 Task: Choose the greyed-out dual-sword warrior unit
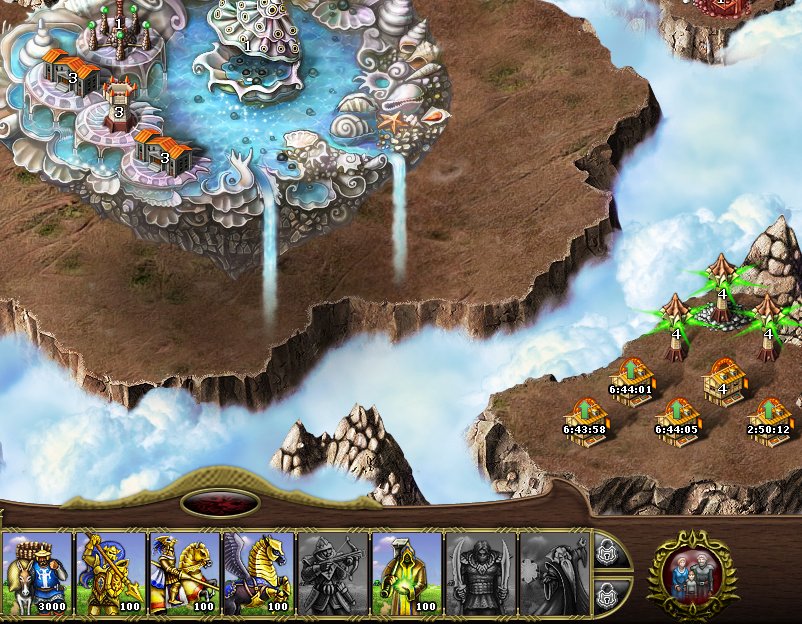[481, 573]
